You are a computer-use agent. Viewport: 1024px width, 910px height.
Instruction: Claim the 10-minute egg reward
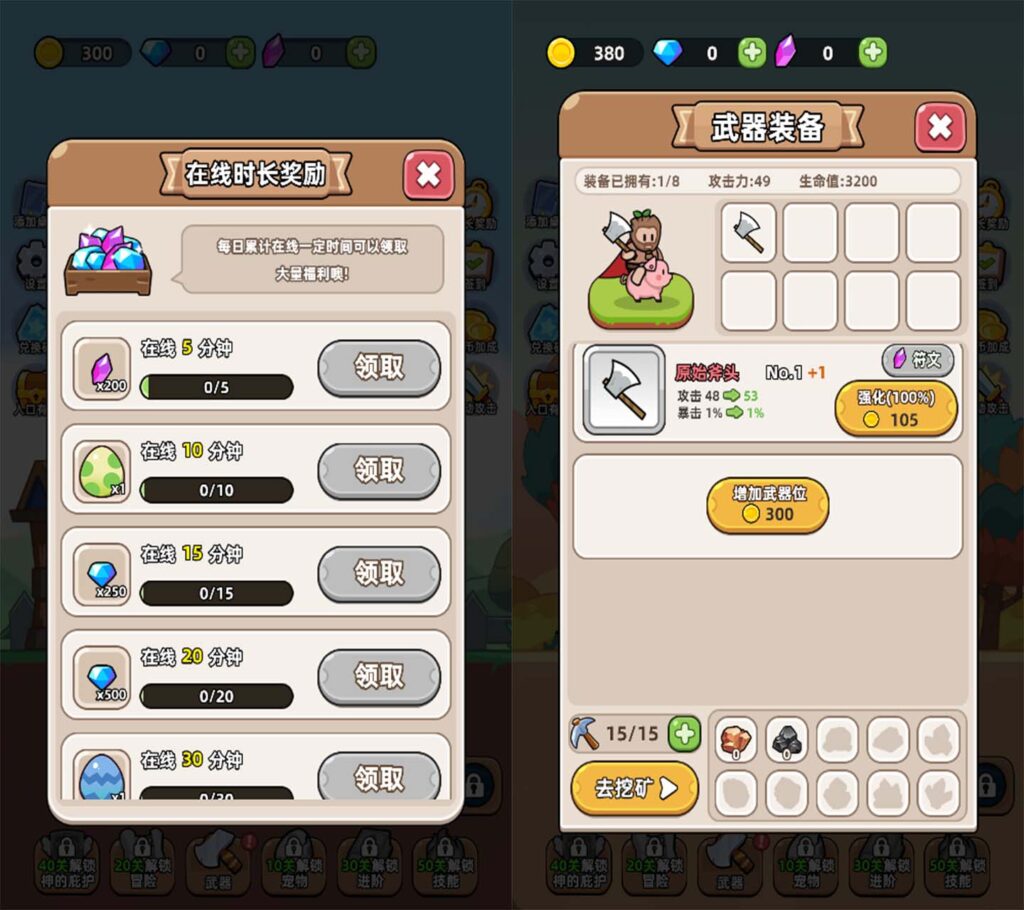(379, 471)
